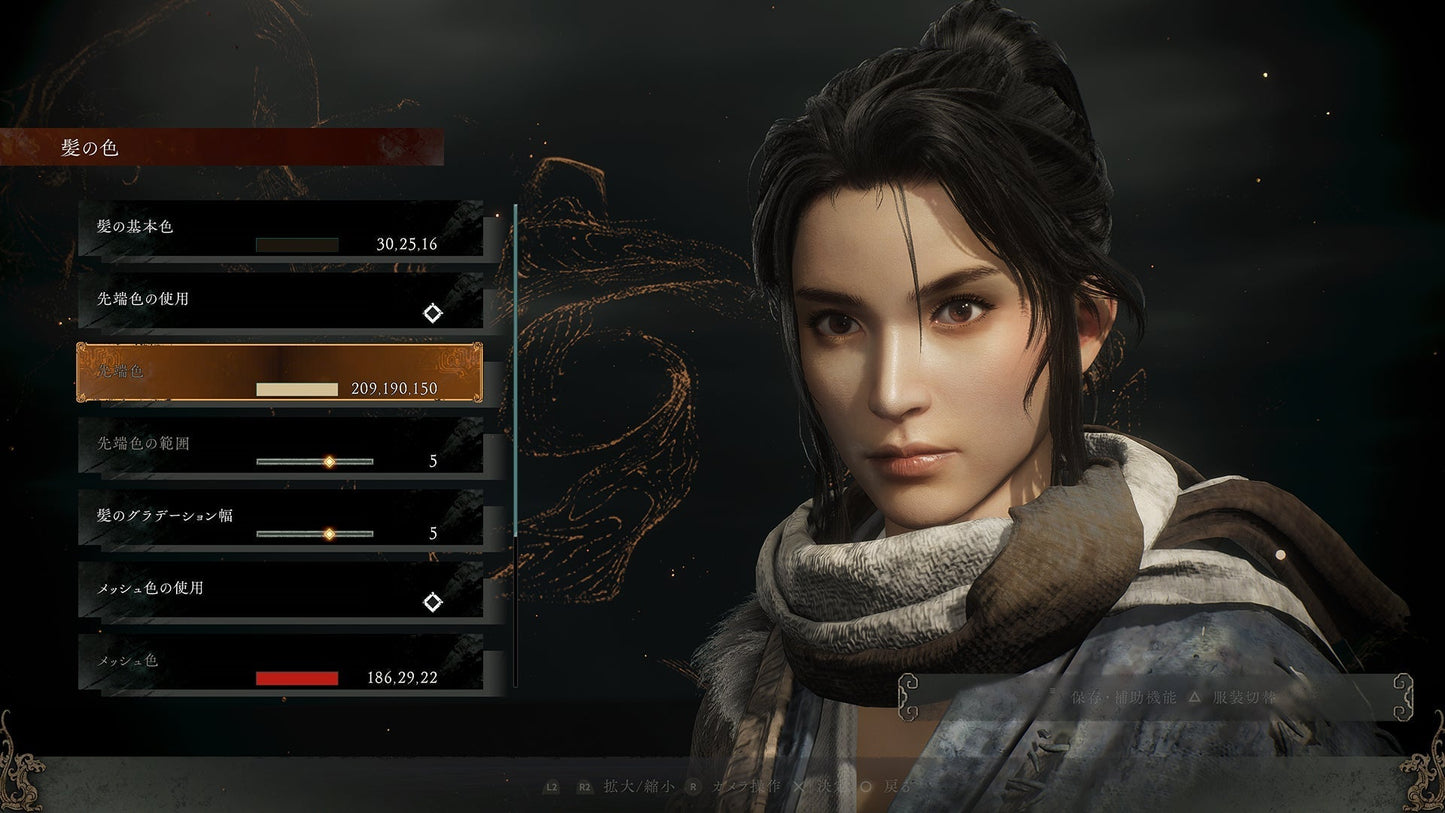Image resolution: width=1445 pixels, height=813 pixels.
Task: Click the cream 先端色 color swatch
Action: click(x=297, y=389)
